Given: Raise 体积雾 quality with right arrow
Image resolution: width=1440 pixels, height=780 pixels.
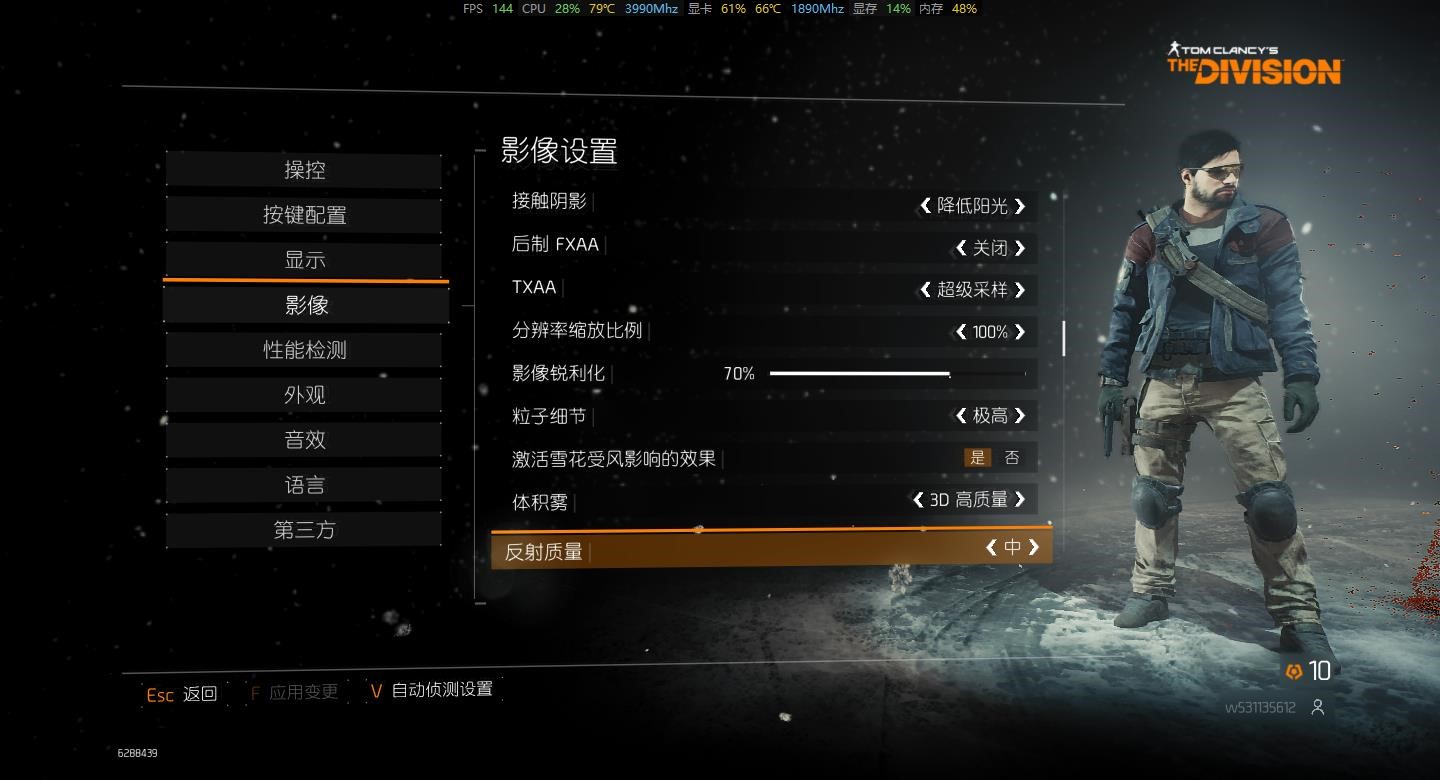Looking at the screenshot, I should coord(1020,499).
